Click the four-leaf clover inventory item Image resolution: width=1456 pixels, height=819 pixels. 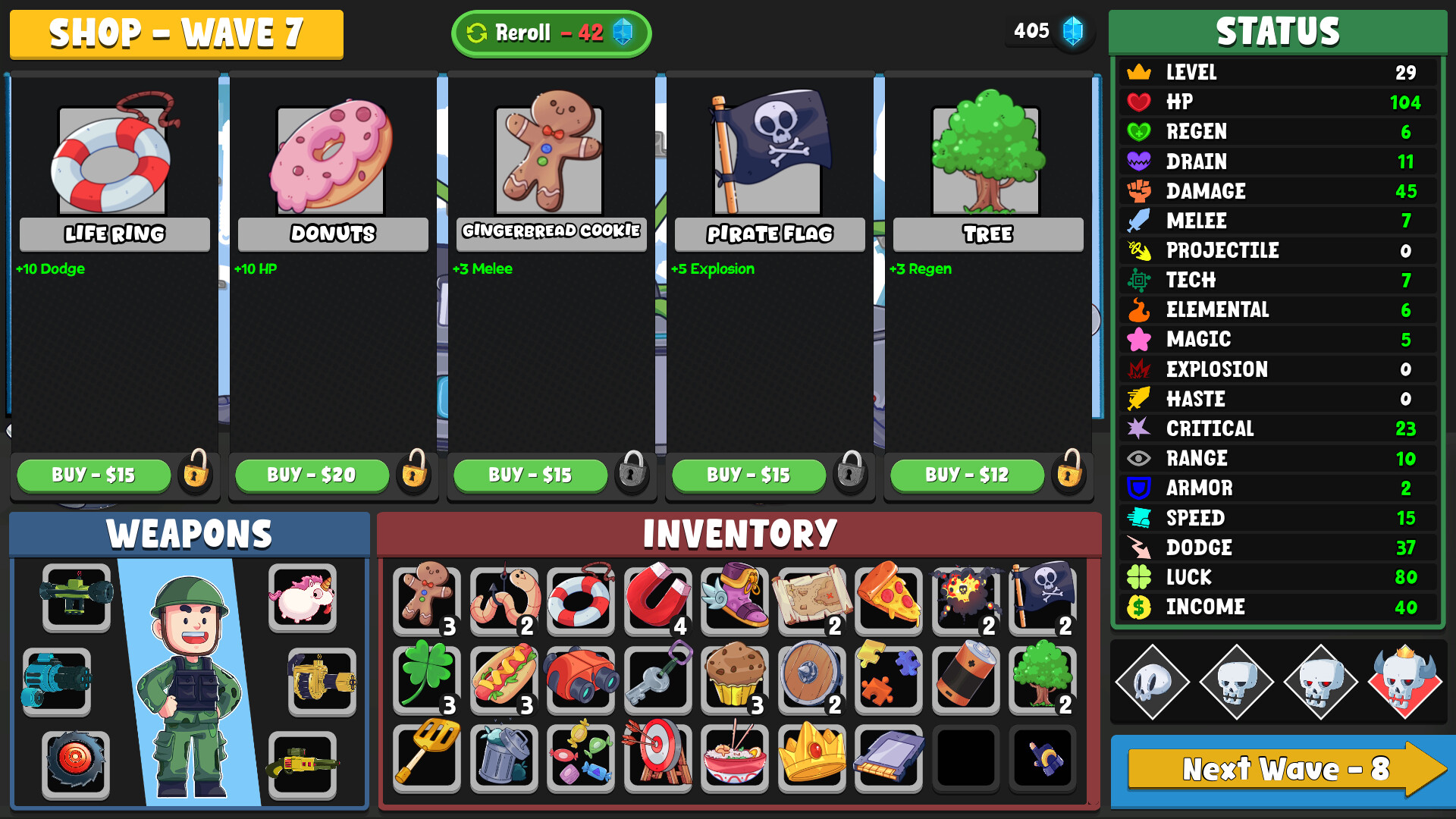[x=426, y=679]
